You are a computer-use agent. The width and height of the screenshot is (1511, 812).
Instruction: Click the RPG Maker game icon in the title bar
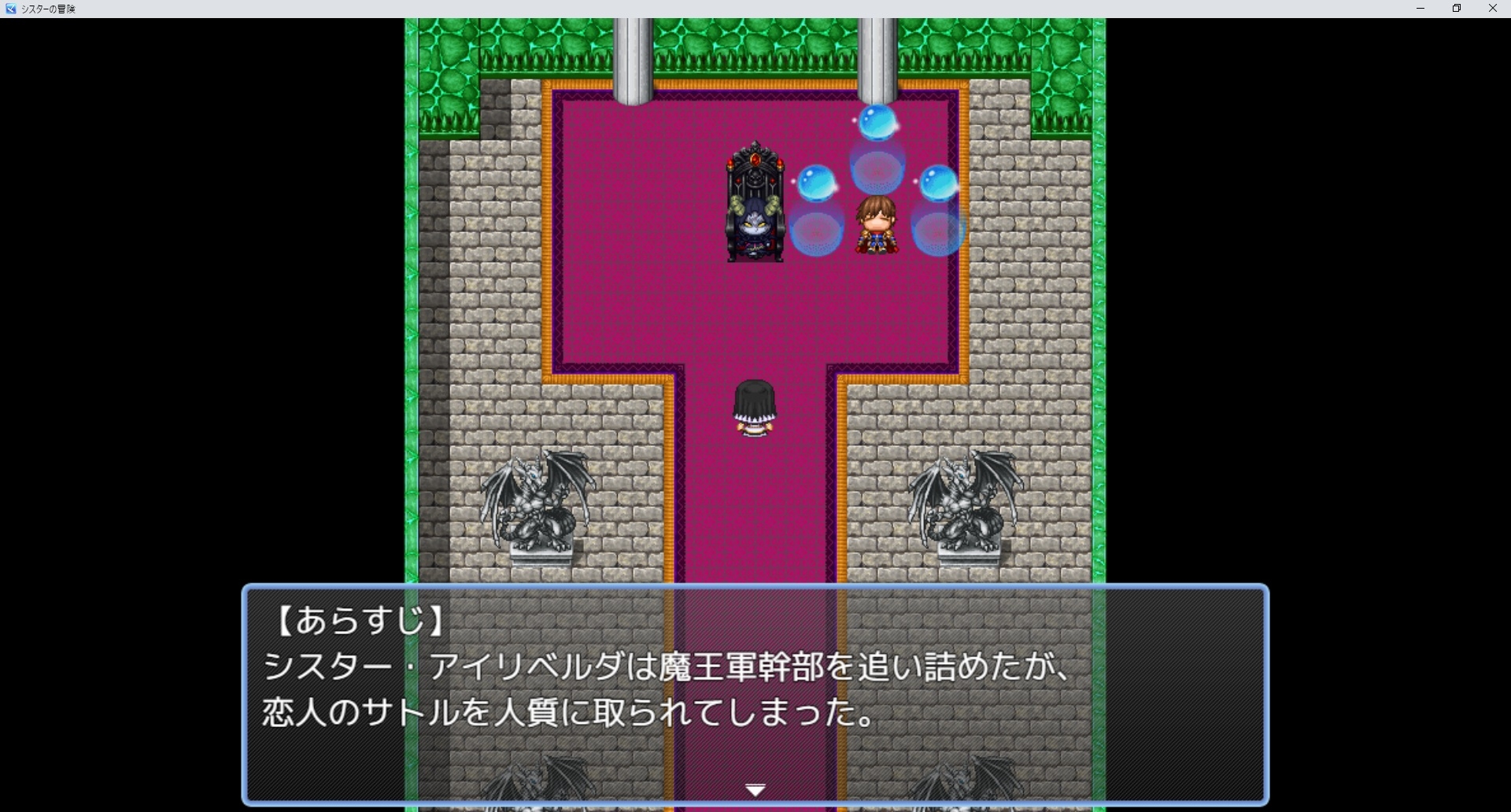click(10, 9)
